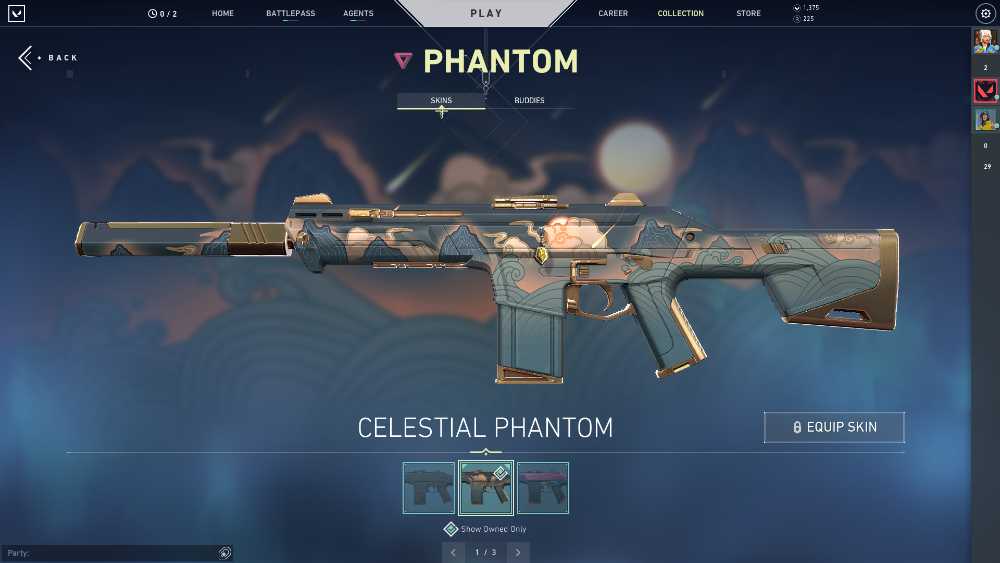The width and height of the screenshot is (1000, 563).
Task: Go back using the Back button
Action: click(48, 58)
